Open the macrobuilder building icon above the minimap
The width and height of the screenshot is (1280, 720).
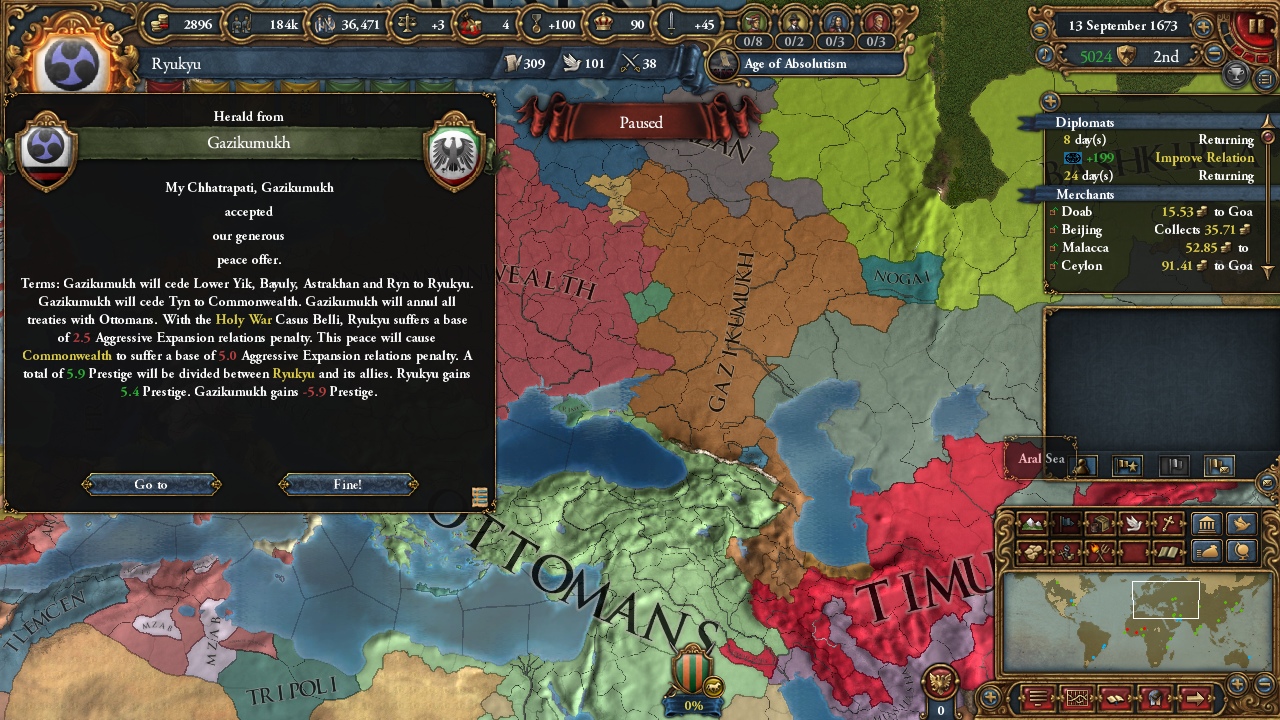coord(1207,524)
